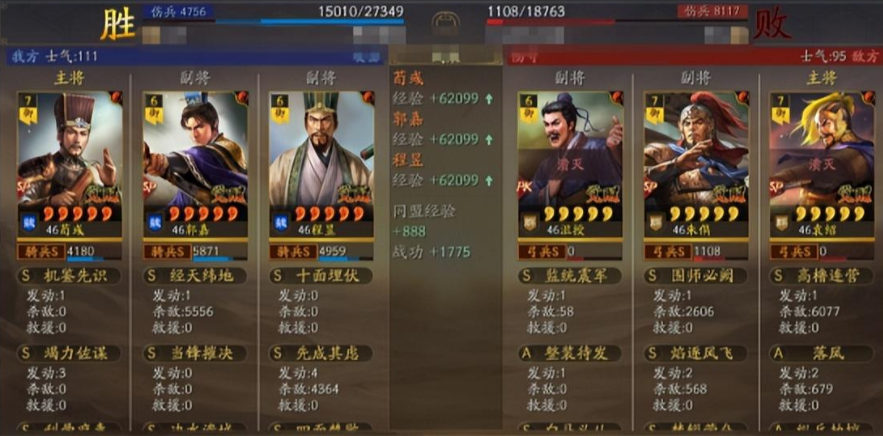
Task: View the 当锋摧决 skill details
Action: pos(195,353)
